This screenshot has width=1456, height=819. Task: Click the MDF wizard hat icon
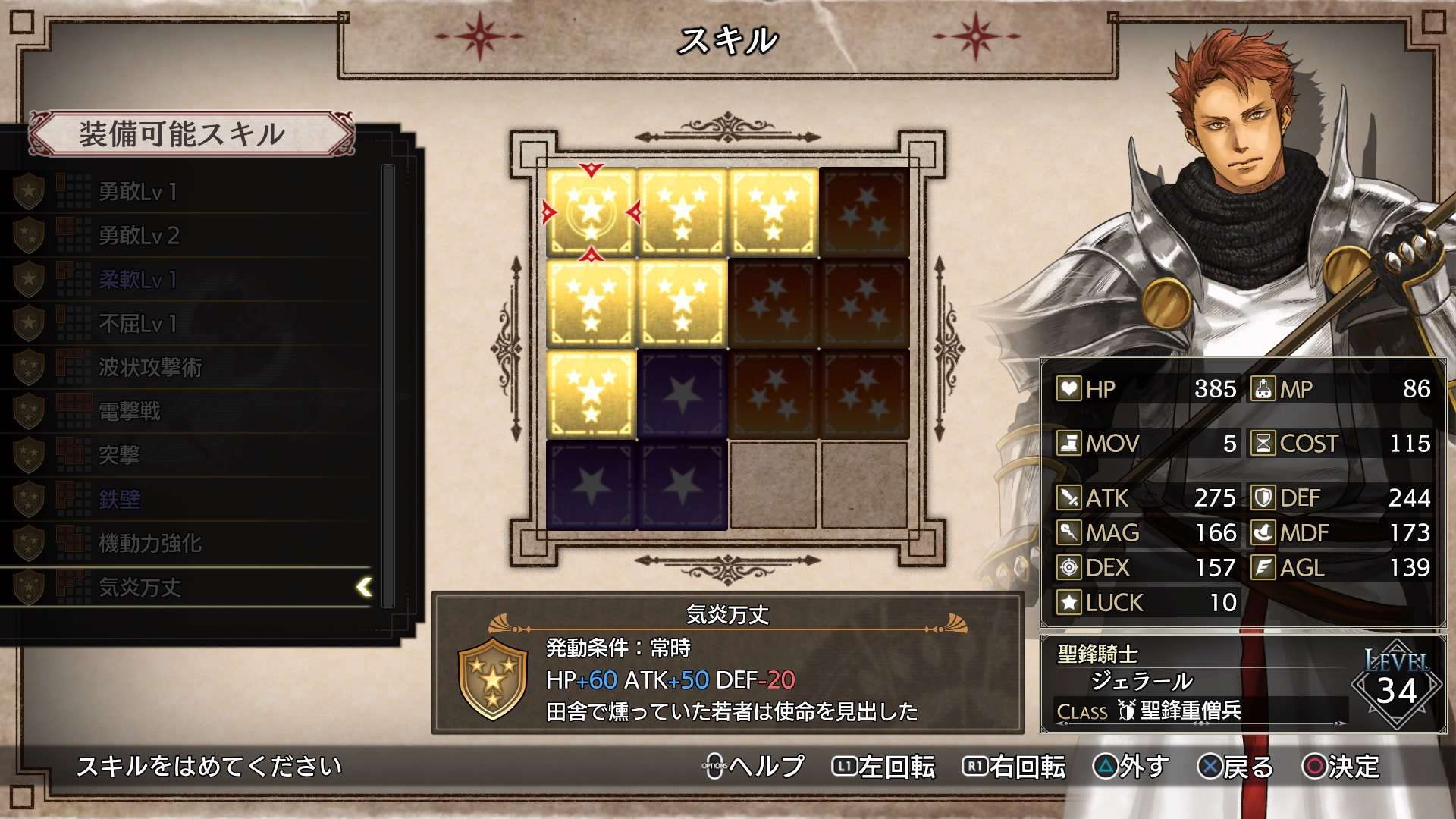coord(1262,532)
